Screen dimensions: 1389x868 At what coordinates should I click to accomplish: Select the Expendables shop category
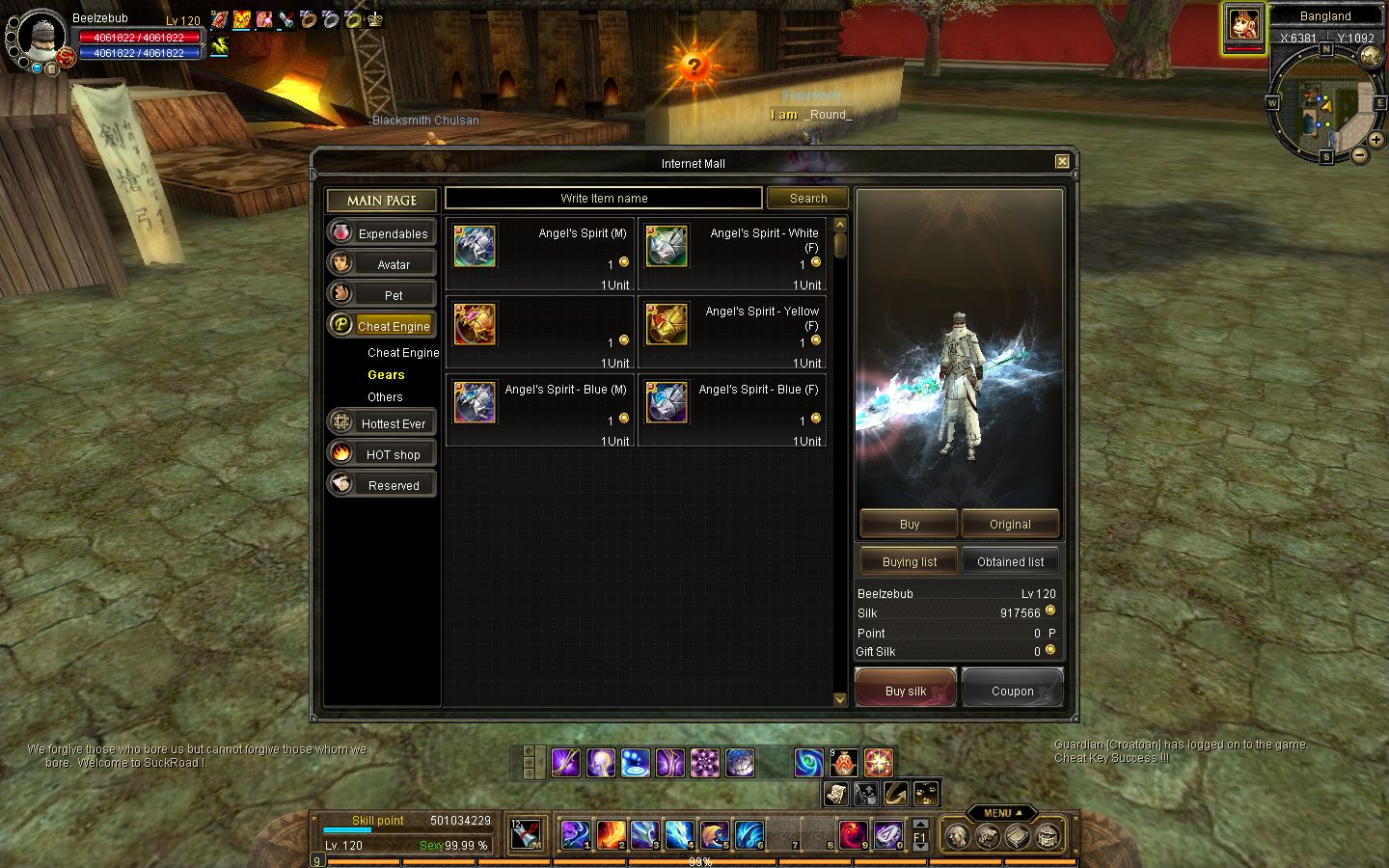[x=382, y=233]
